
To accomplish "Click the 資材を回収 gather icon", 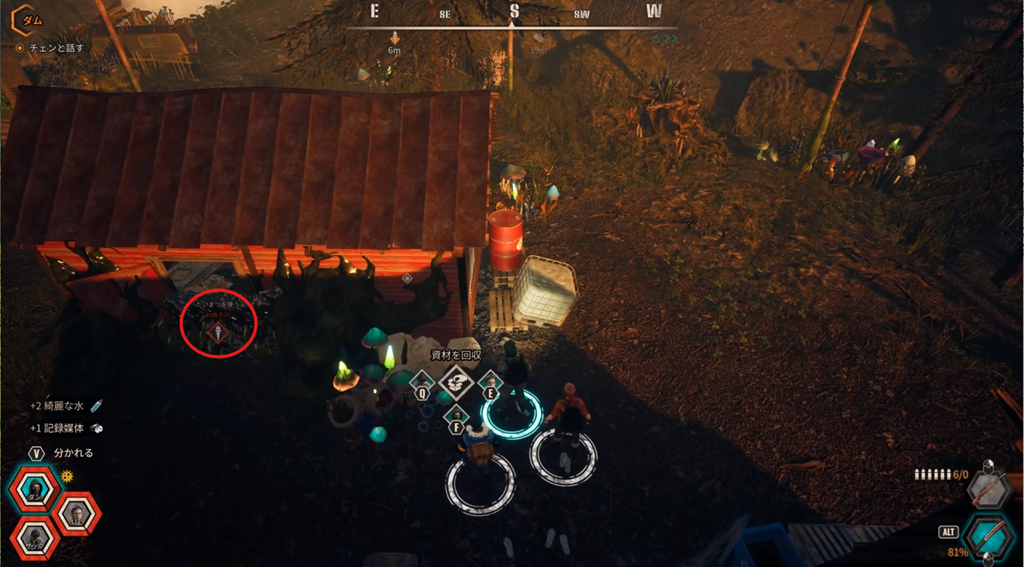I will [x=455, y=381].
